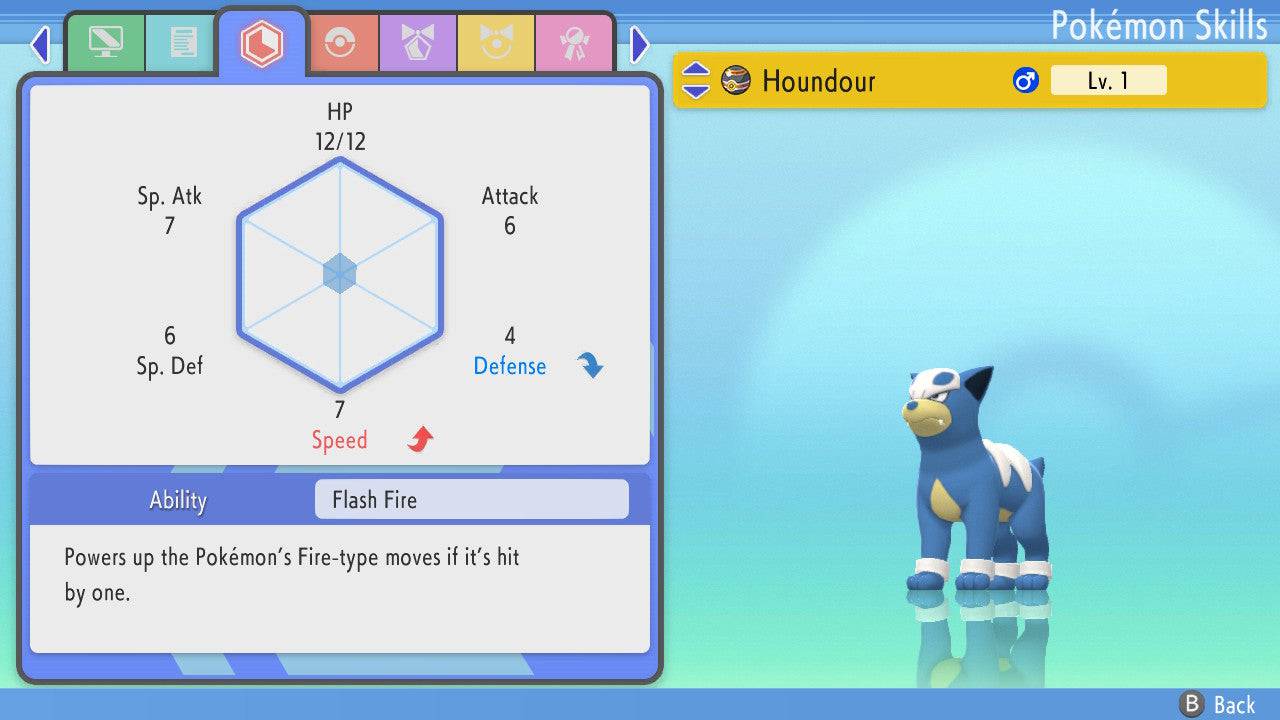Screen dimensions: 1280x720
Task: Open the teal trainer memo tab
Action: (183, 42)
